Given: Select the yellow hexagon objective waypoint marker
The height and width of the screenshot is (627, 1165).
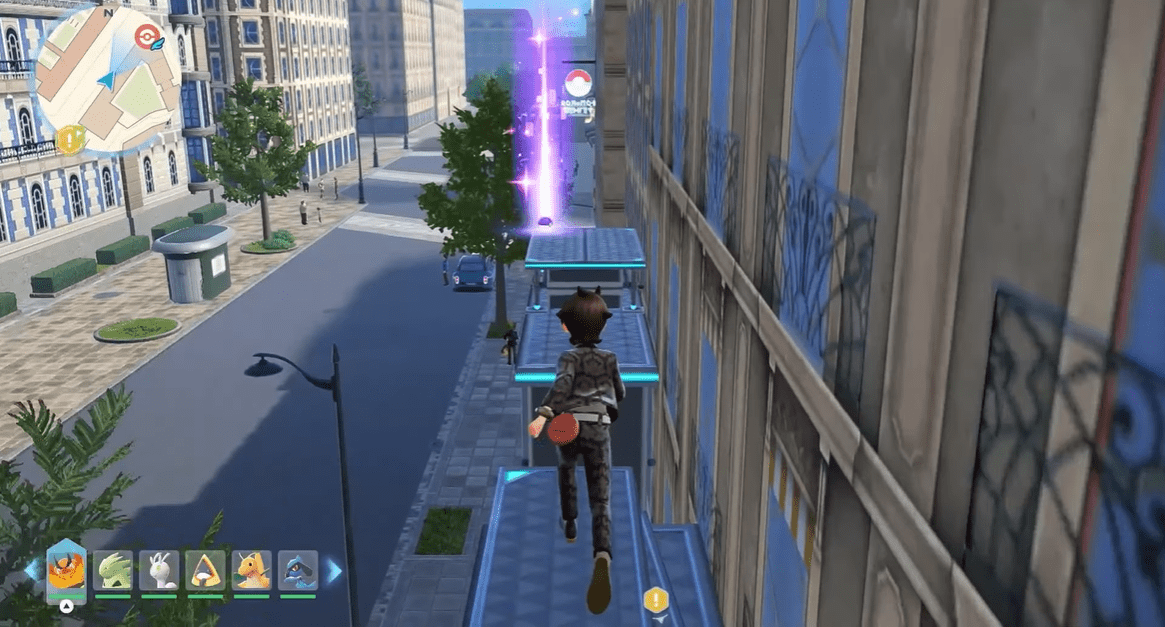Looking at the screenshot, I should (x=655, y=600).
